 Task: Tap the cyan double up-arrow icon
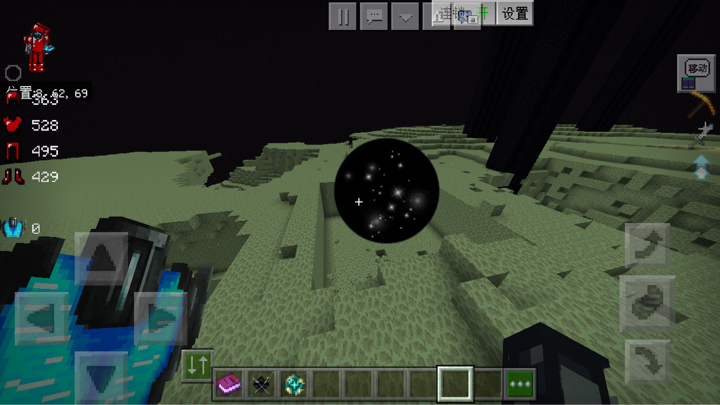[701, 167]
